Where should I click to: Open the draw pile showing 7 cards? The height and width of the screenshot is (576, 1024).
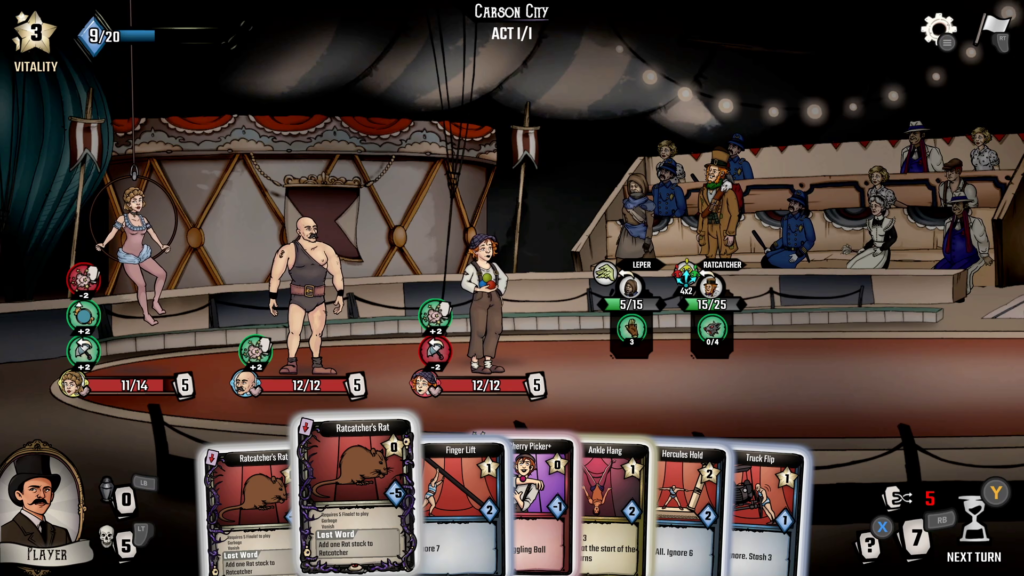click(x=914, y=539)
